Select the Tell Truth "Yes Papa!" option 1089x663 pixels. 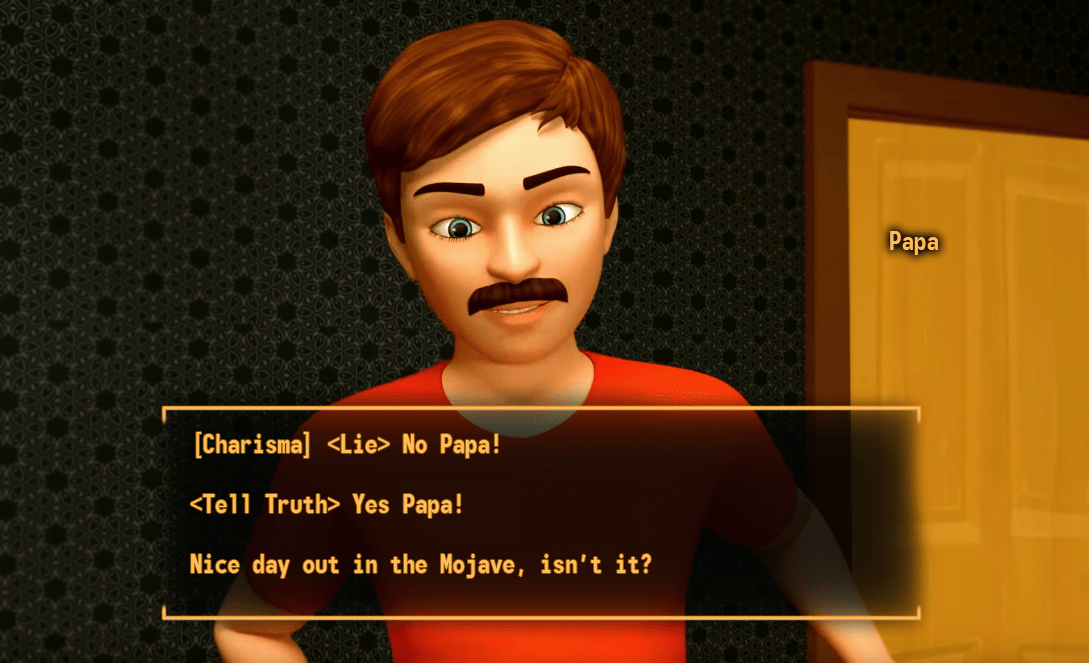point(327,505)
